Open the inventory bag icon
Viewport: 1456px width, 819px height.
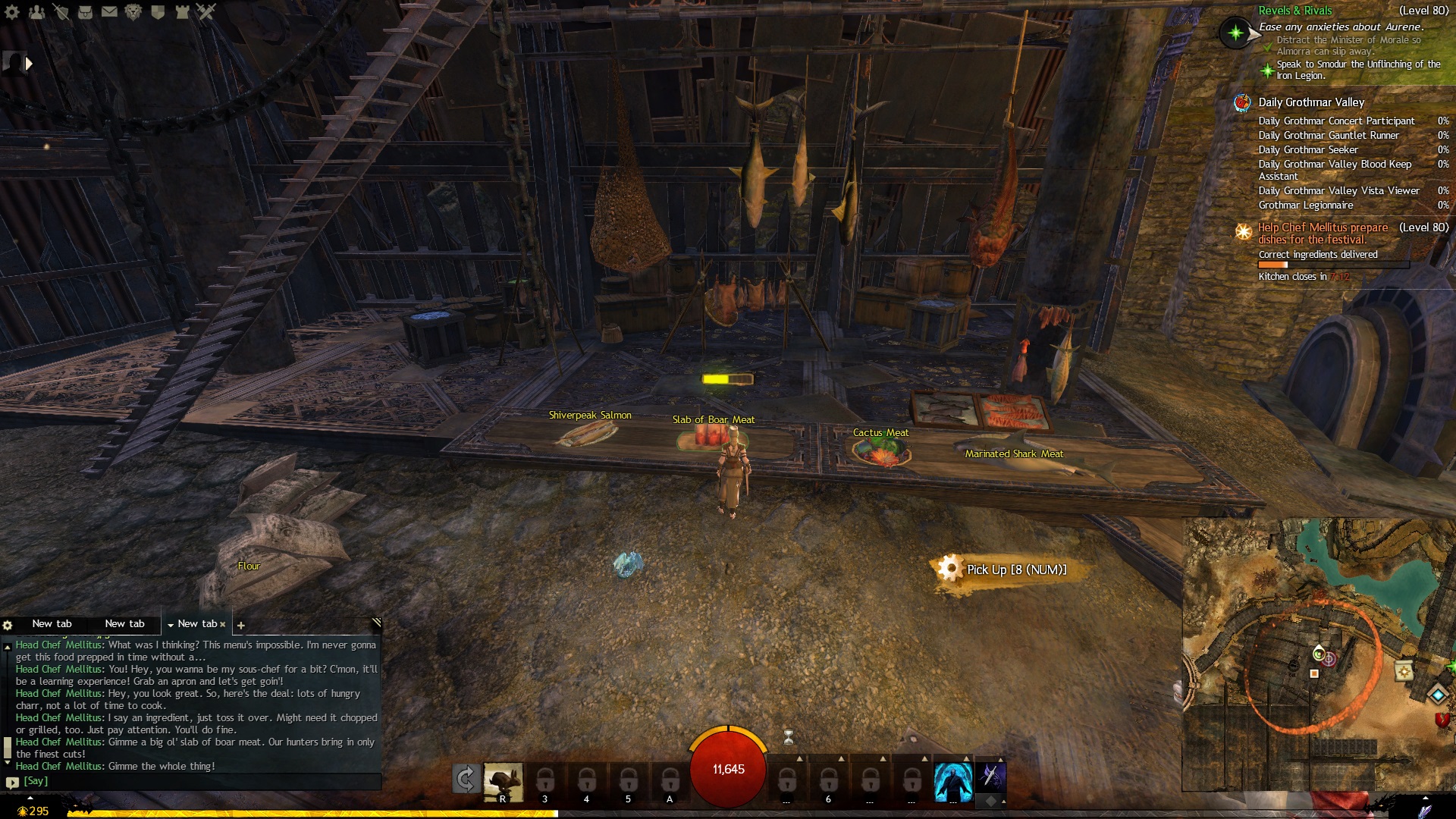(x=85, y=12)
